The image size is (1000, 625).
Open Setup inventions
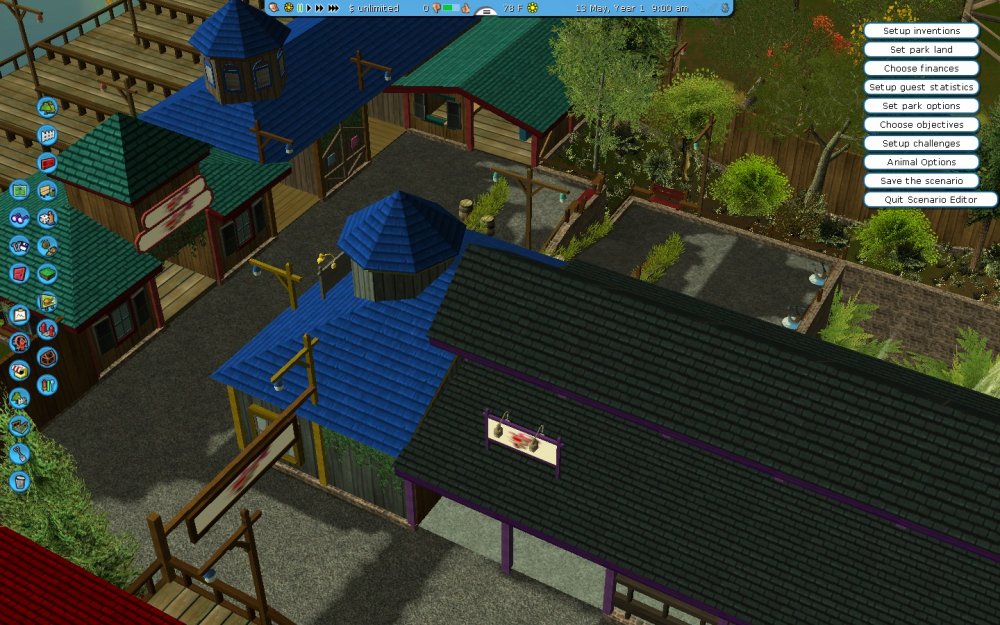pos(921,31)
